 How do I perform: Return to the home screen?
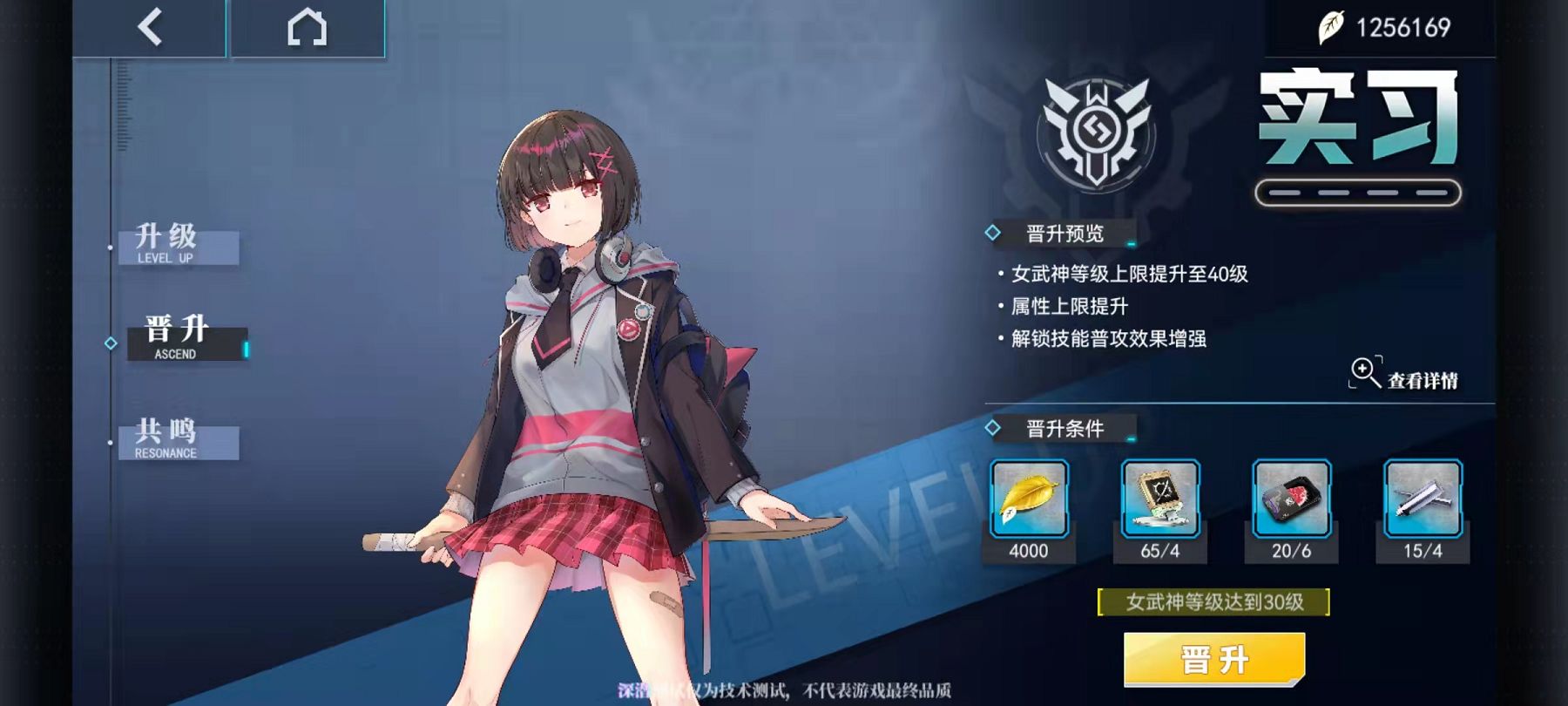[307, 28]
